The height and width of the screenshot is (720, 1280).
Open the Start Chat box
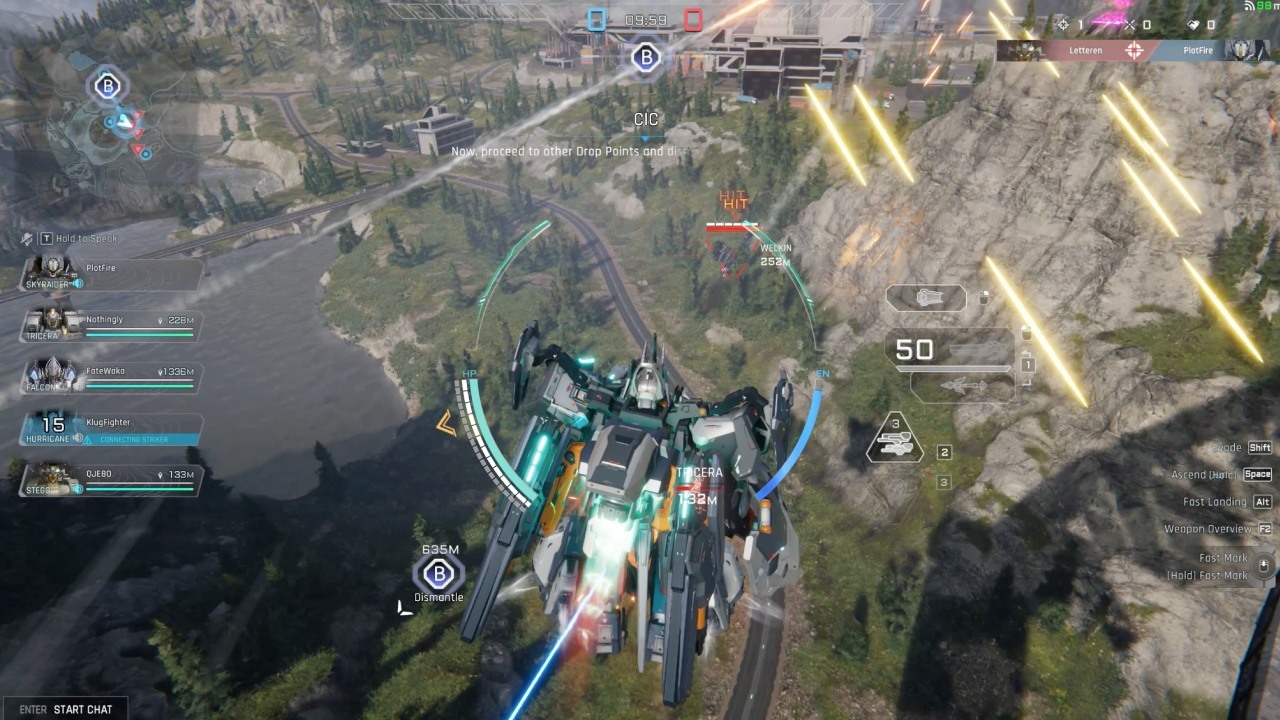[66, 709]
